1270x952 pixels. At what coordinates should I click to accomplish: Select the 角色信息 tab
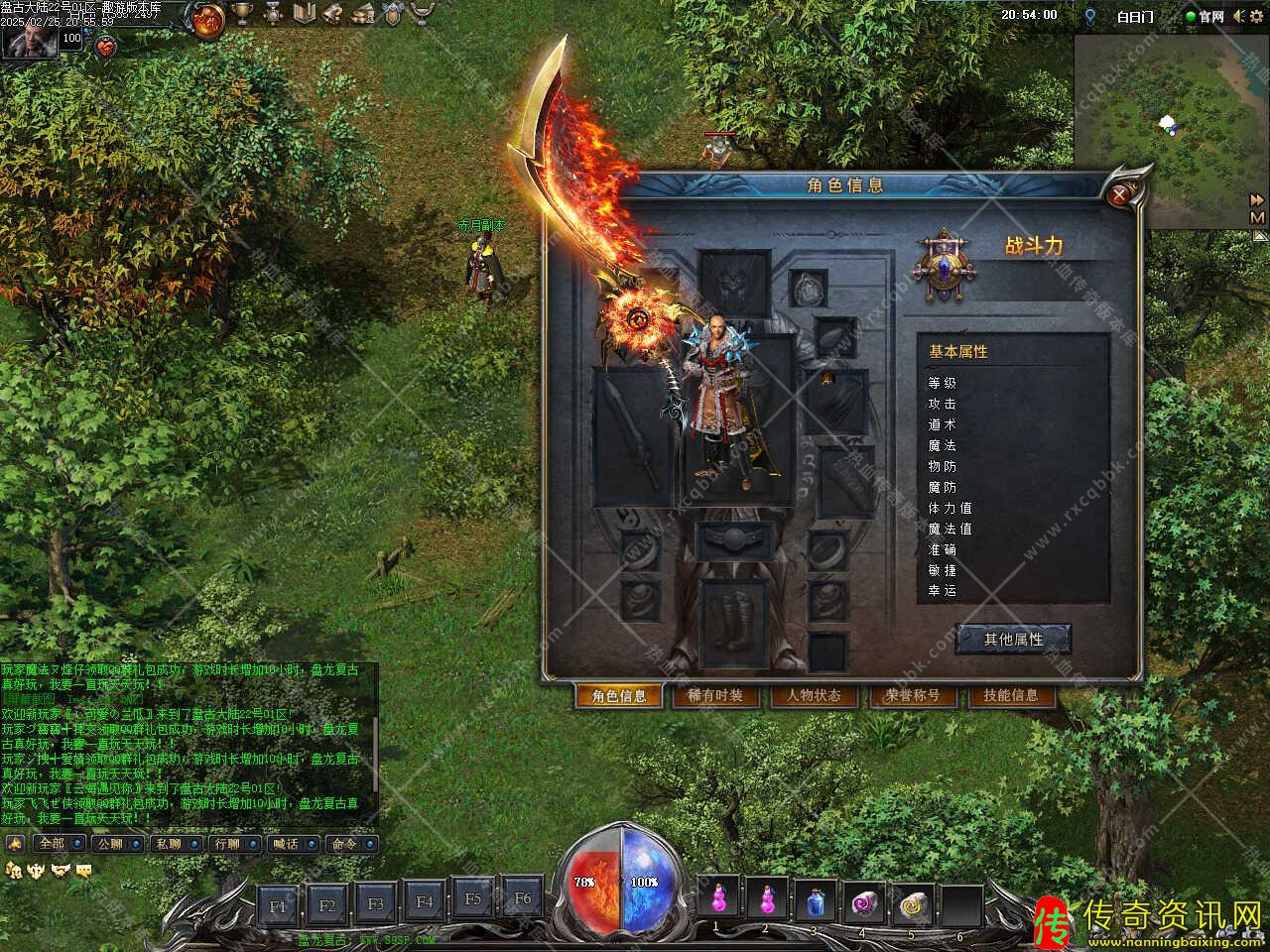point(619,696)
